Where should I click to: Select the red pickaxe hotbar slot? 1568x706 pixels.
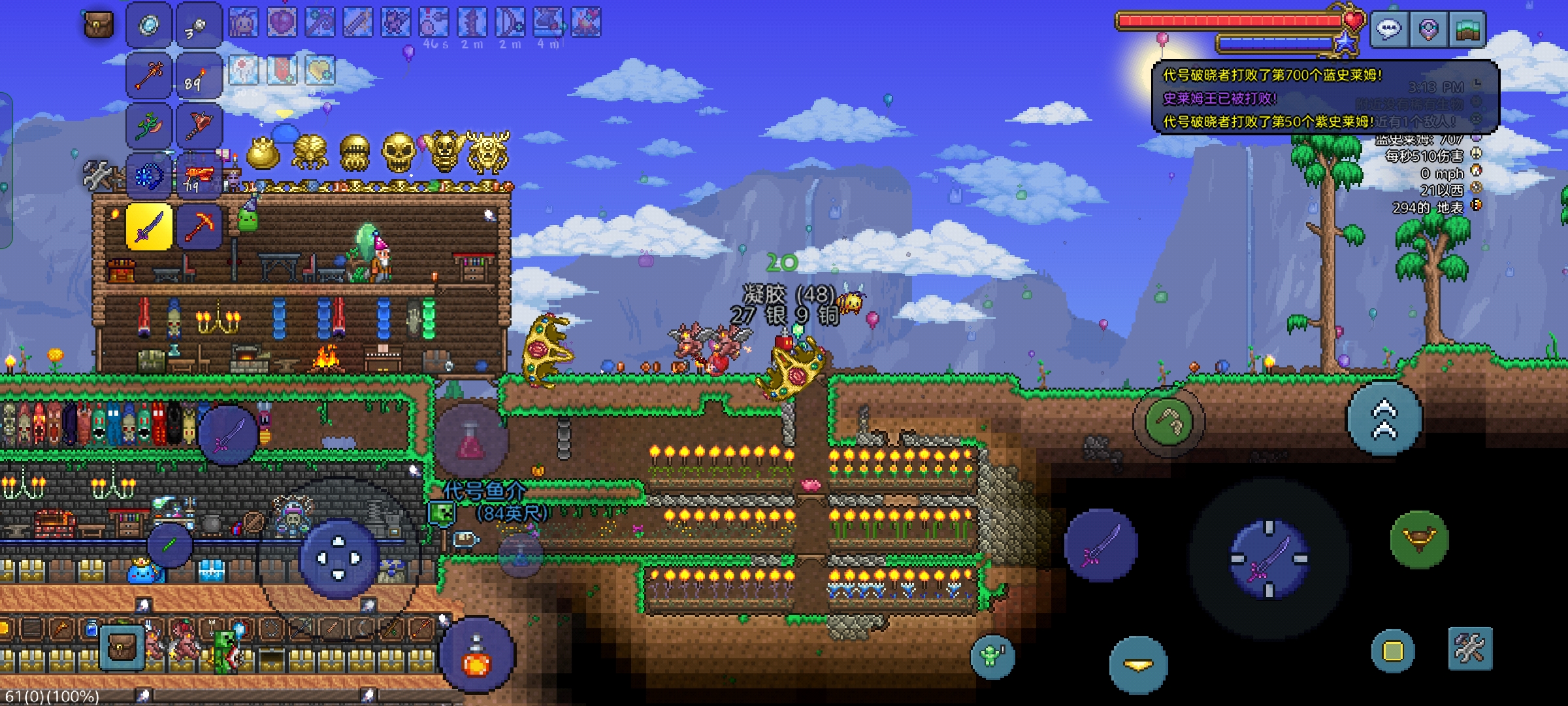tap(199, 227)
